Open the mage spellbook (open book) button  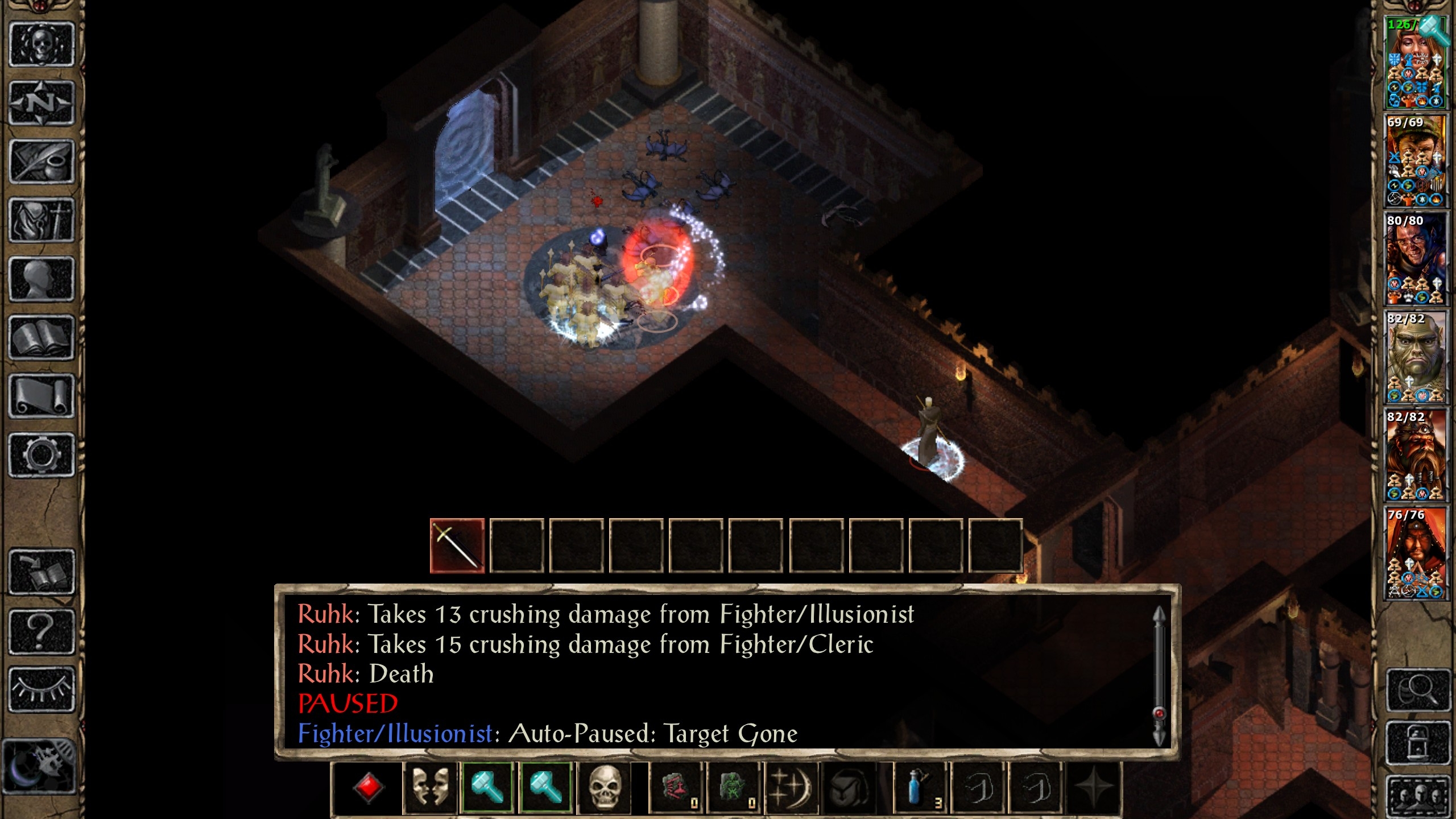[x=42, y=338]
